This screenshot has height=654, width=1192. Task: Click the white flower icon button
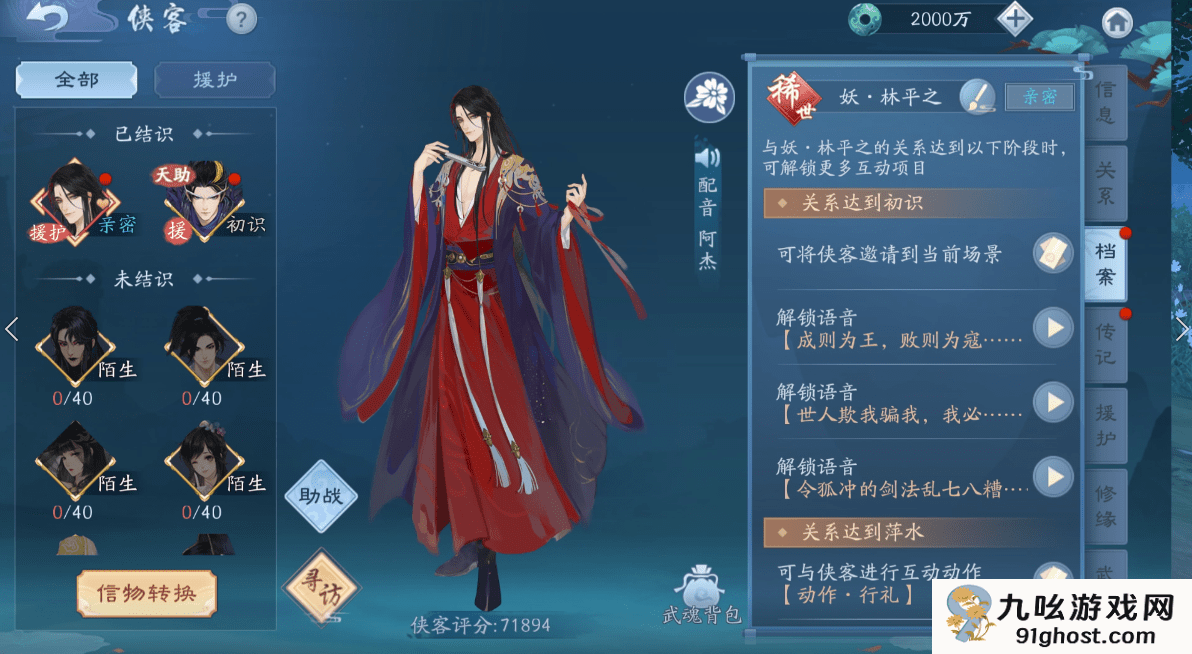coord(709,97)
